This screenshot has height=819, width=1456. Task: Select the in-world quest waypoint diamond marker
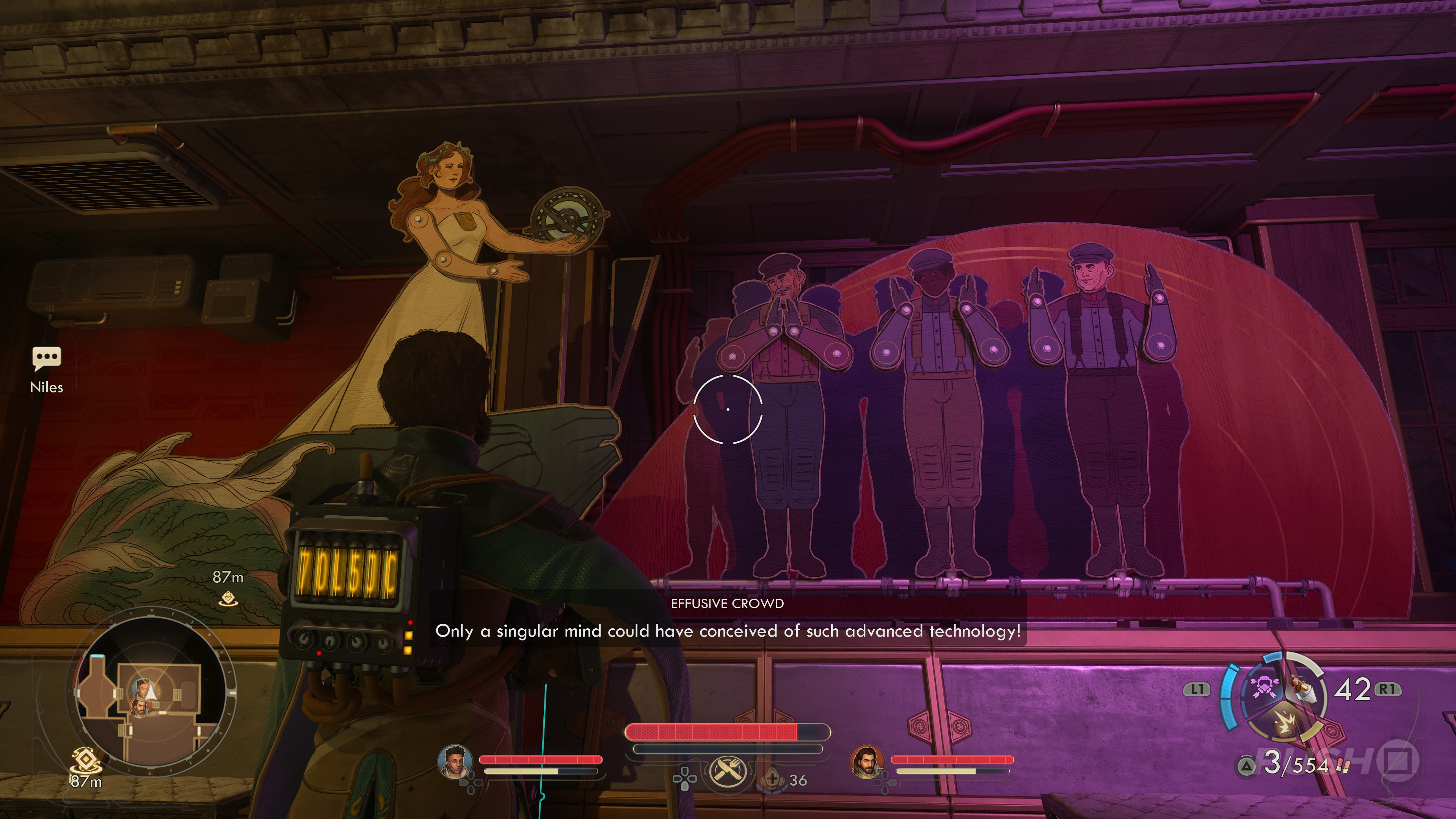[x=228, y=597]
